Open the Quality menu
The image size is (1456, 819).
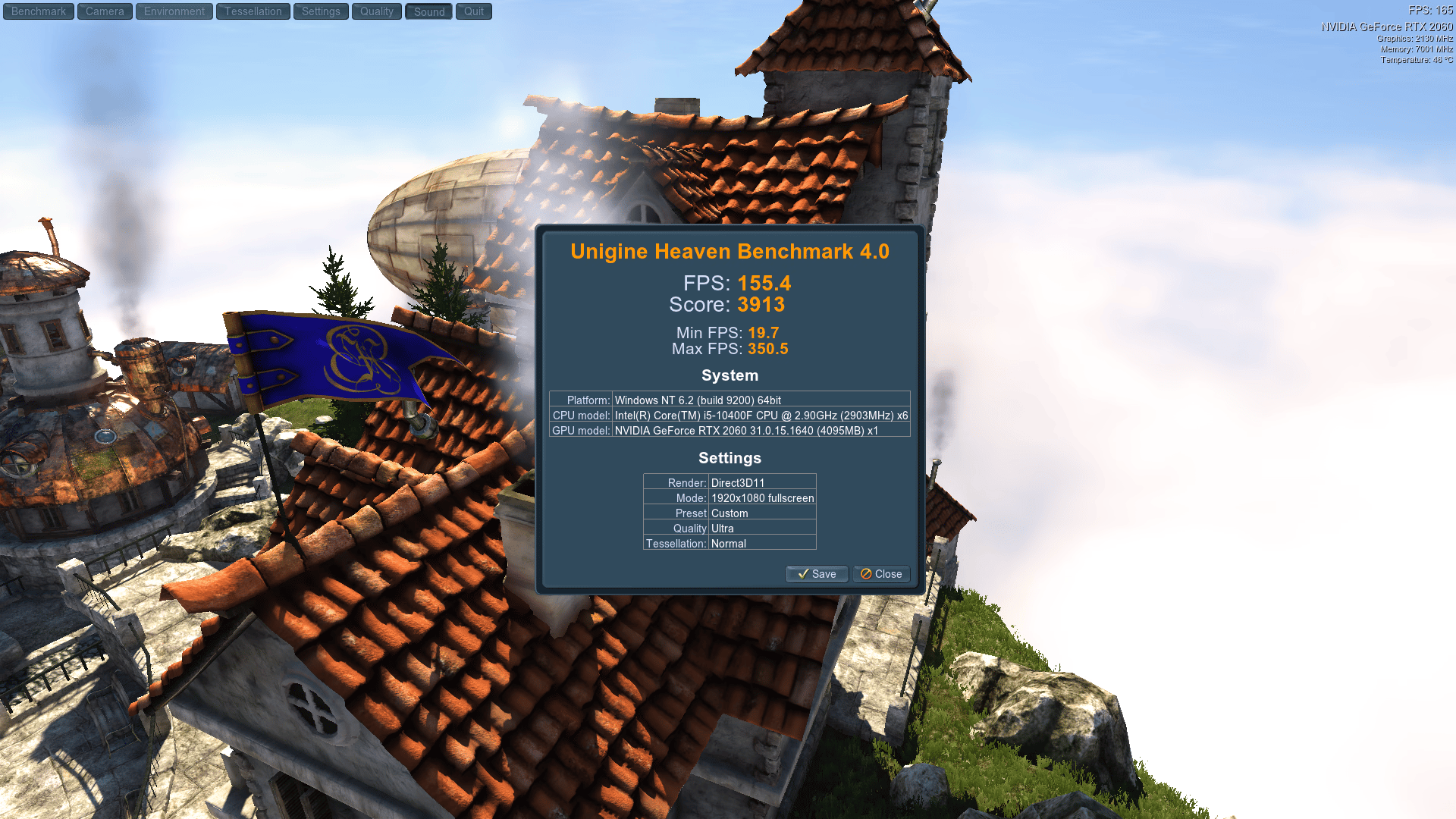coord(377,11)
